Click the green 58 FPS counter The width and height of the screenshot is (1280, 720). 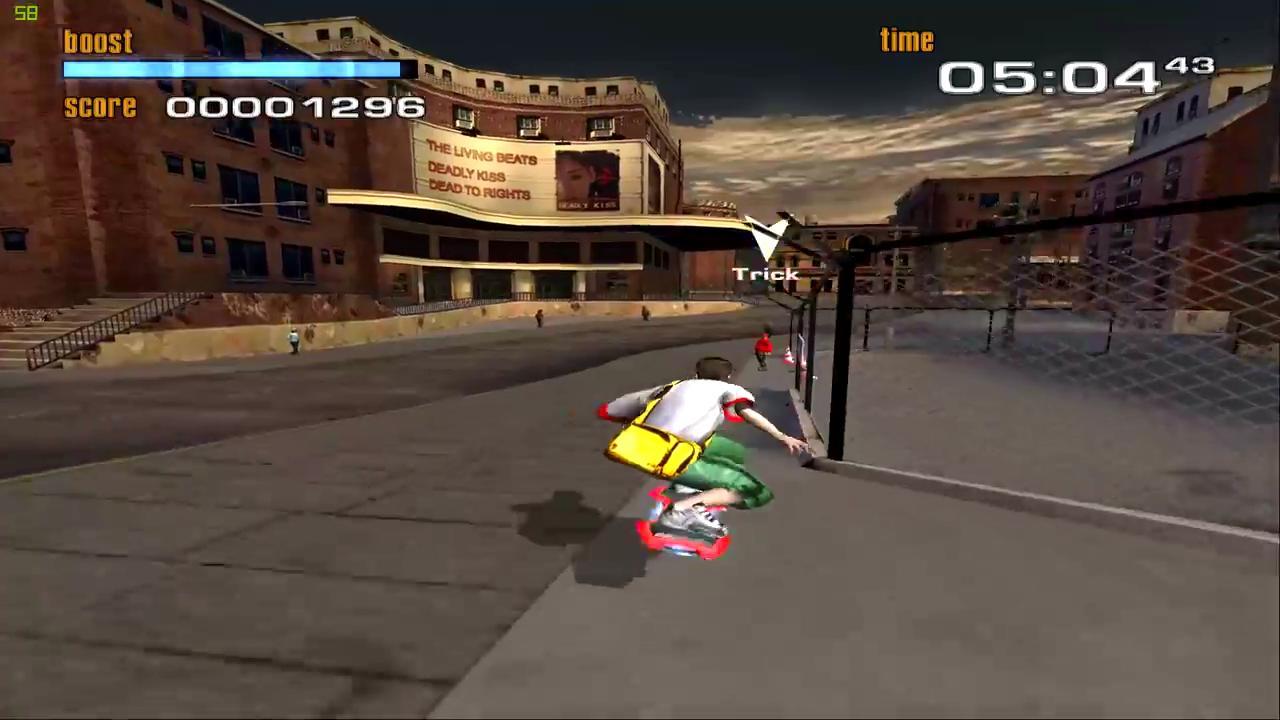pos(25,13)
